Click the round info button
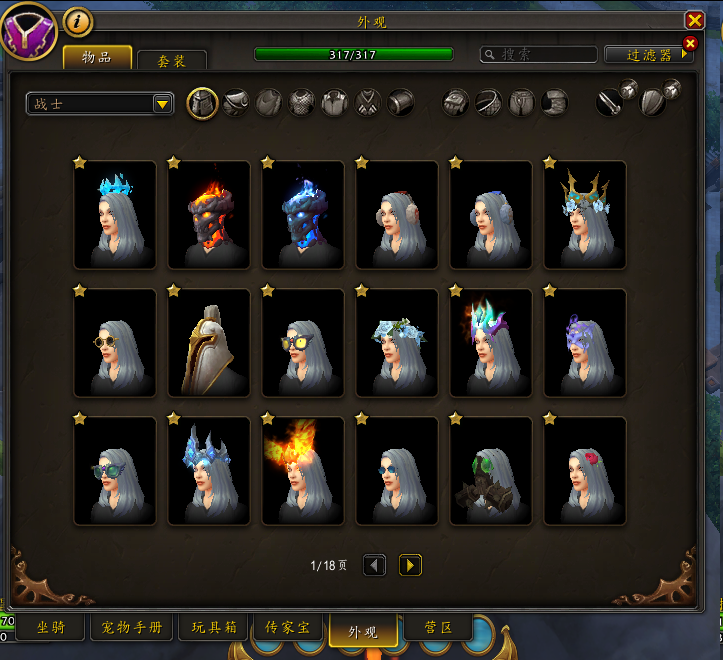 click(78, 20)
